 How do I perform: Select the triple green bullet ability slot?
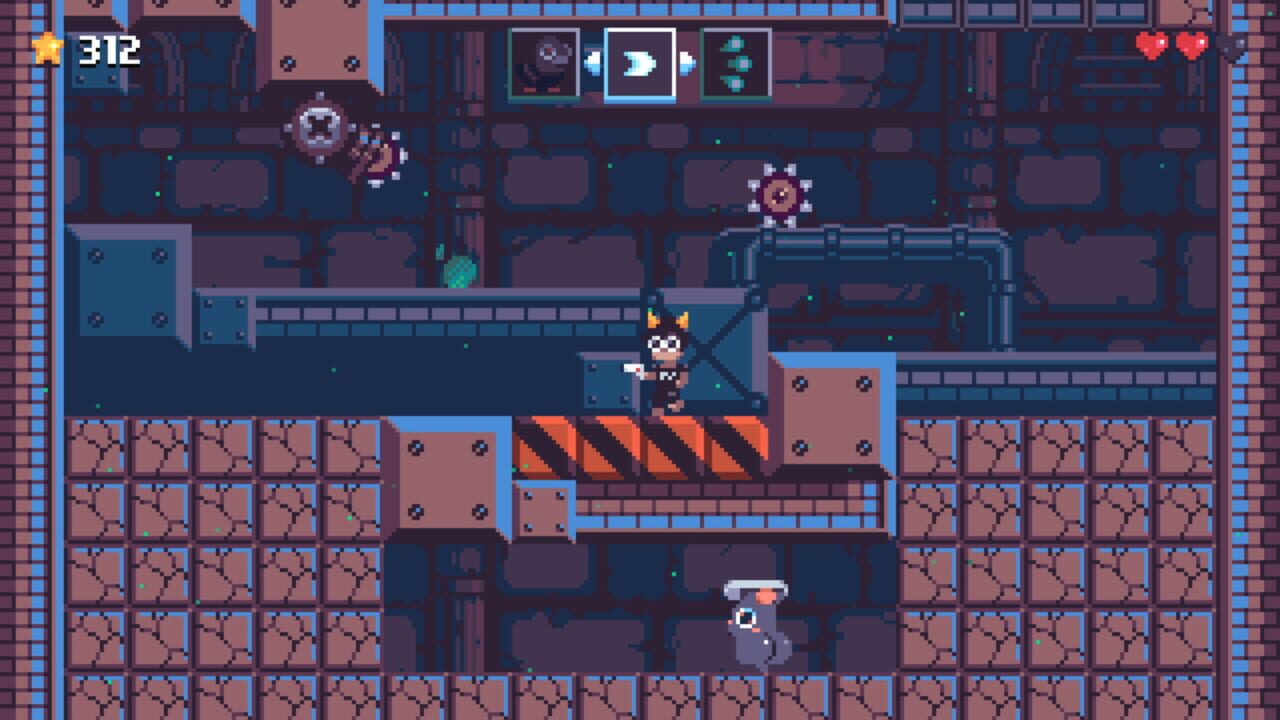click(737, 64)
